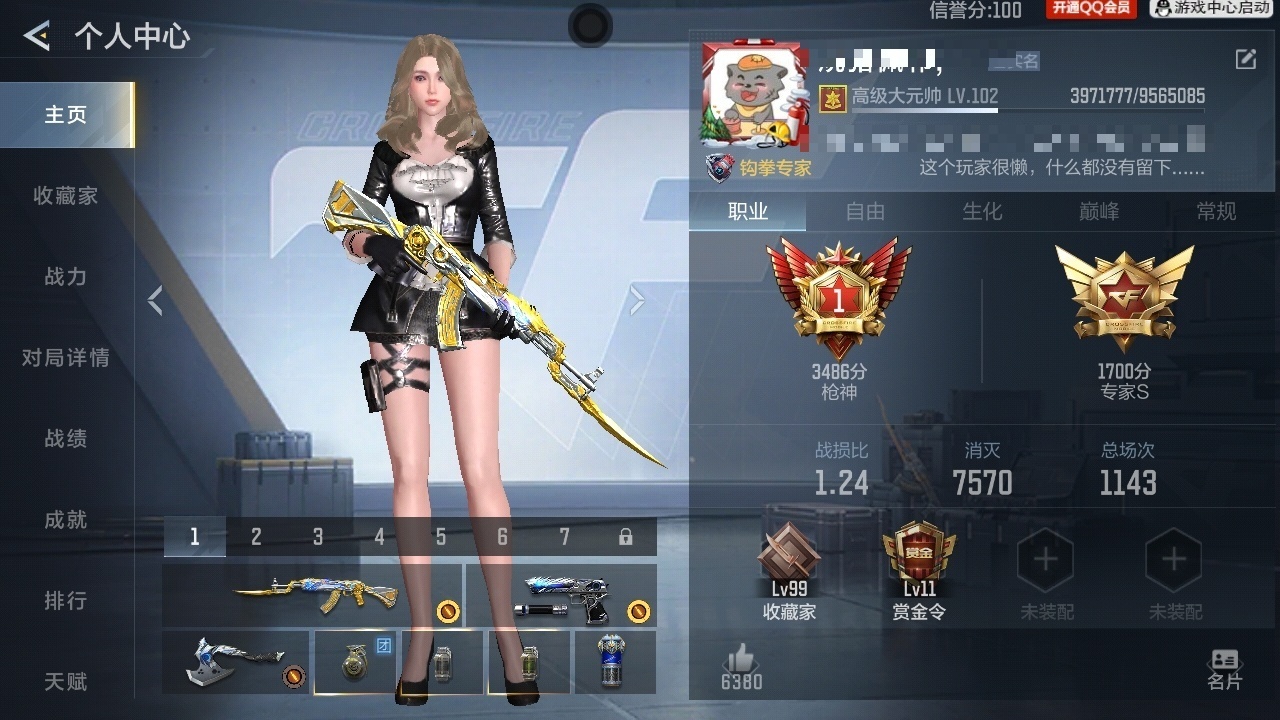Switch to the 生化 stats tab

(982, 211)
